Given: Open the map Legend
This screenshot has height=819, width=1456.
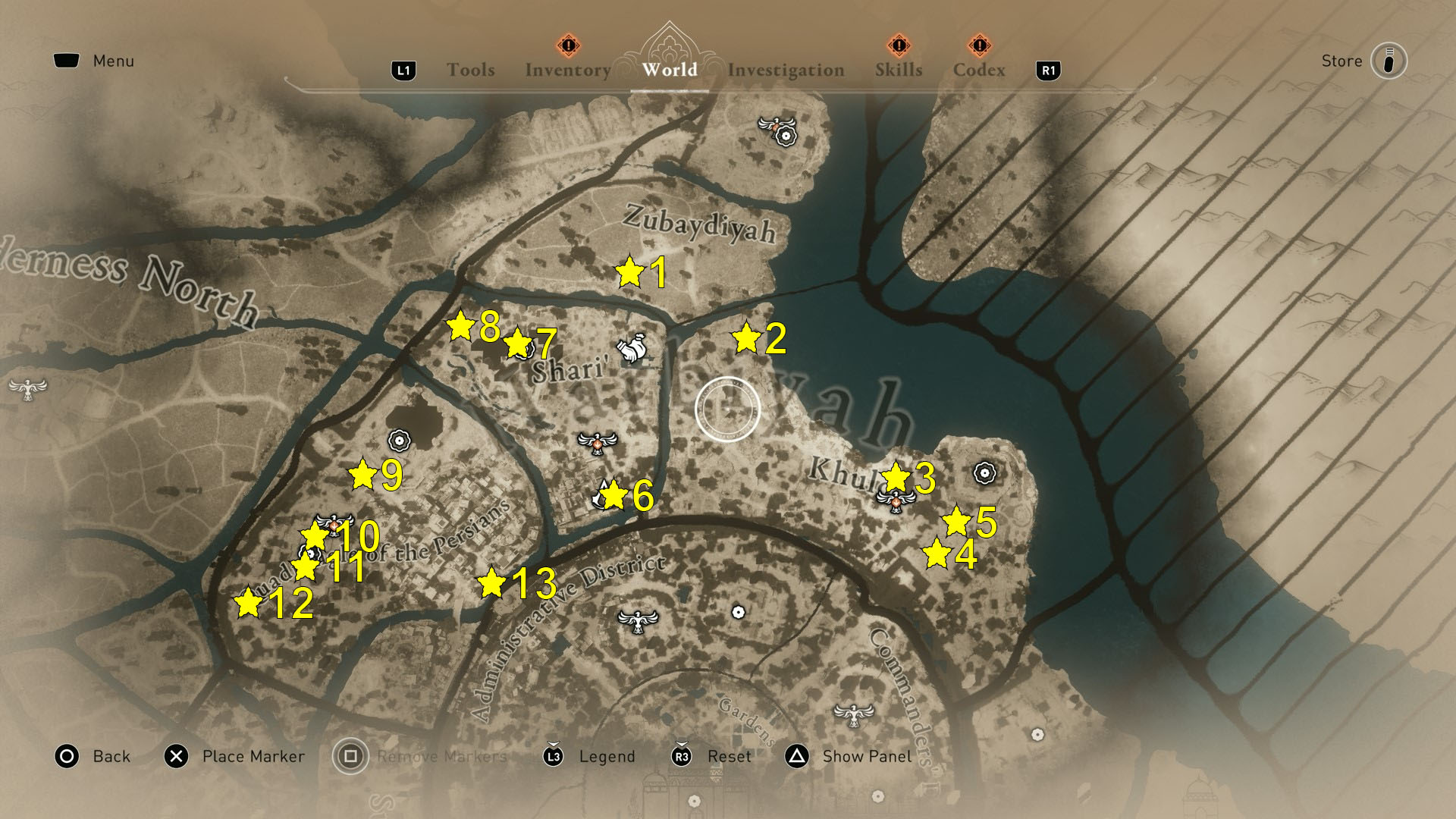Looking at the screenshot, I should [606, 756].
